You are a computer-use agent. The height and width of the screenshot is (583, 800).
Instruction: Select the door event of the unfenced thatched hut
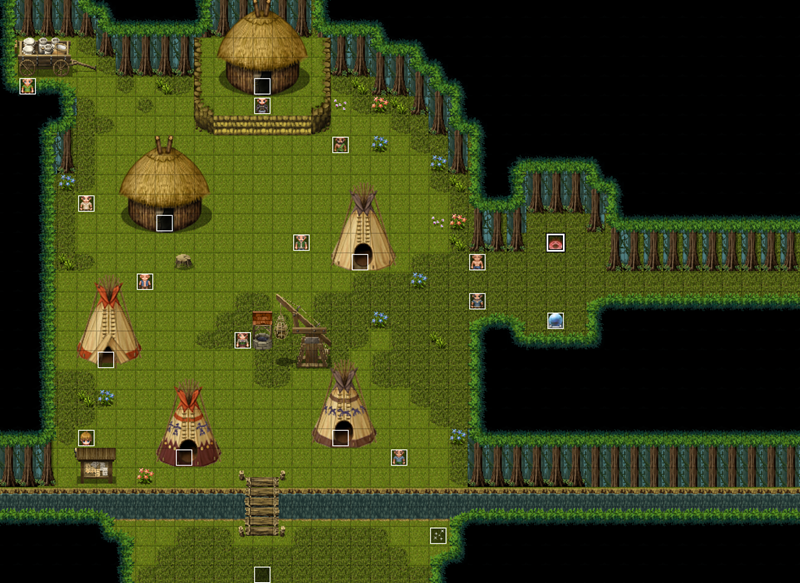coord(165,223)
